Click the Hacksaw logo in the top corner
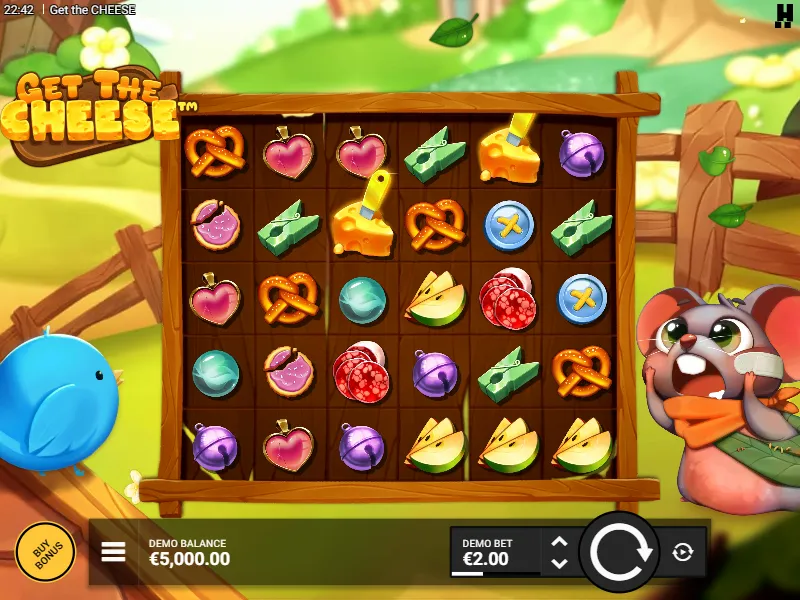800x600 pixels. pyautogui.click(x=784, y=13)
